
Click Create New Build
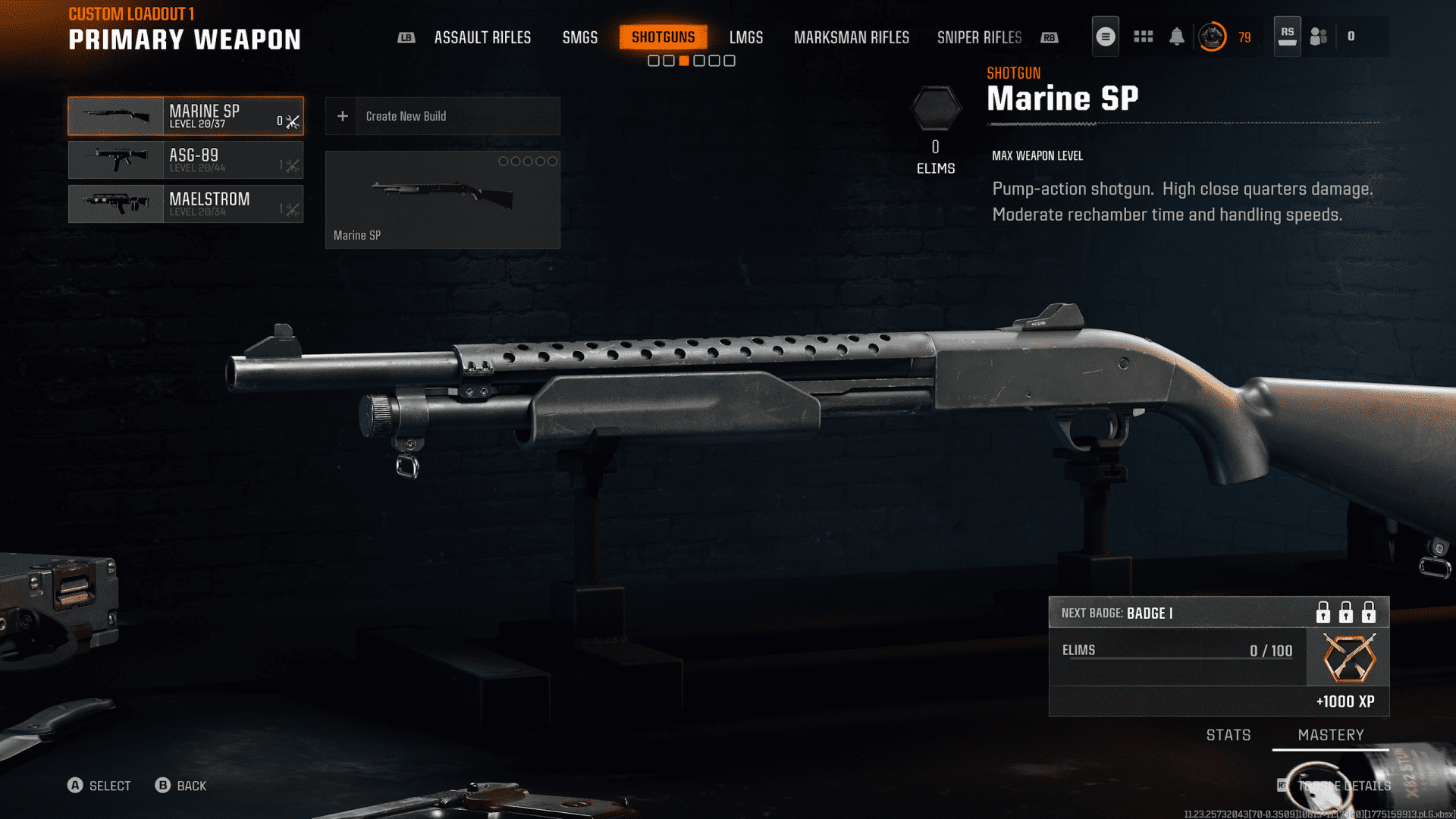[x=442, y=116]
